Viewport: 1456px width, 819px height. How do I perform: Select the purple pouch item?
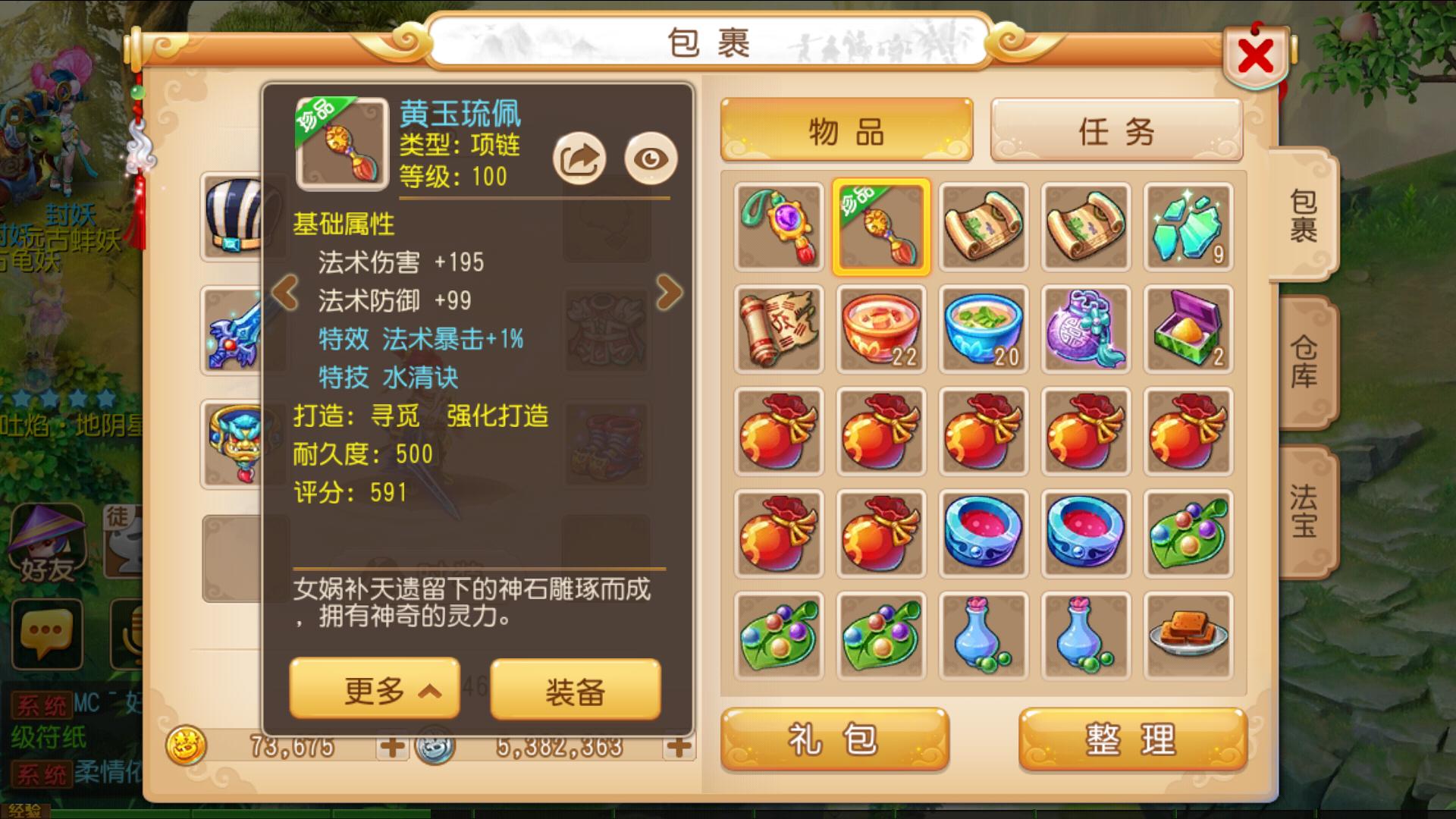click(1086, 329)
